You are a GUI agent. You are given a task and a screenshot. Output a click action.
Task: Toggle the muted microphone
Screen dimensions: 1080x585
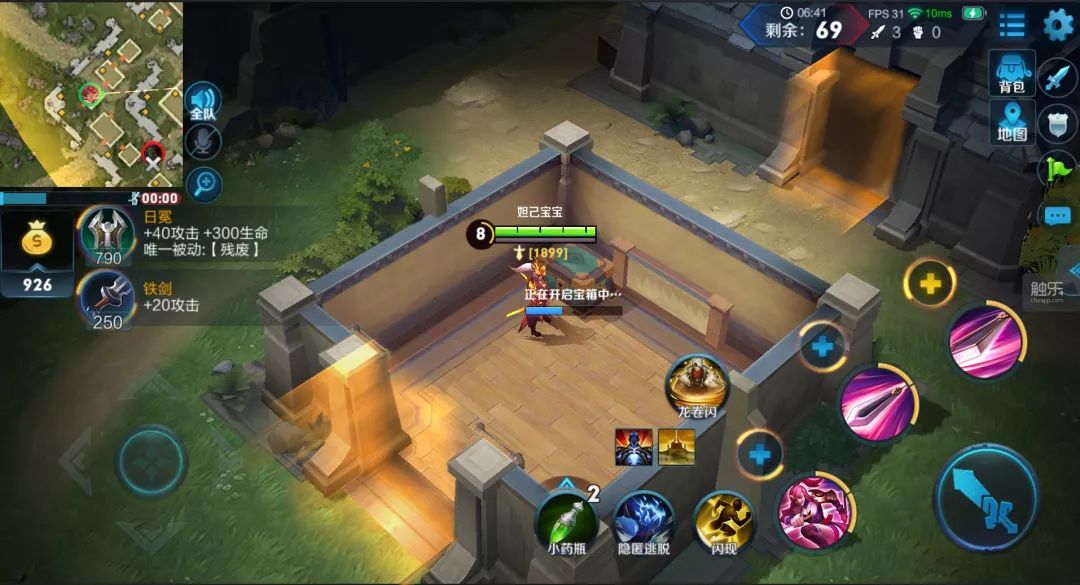(203, 141)
